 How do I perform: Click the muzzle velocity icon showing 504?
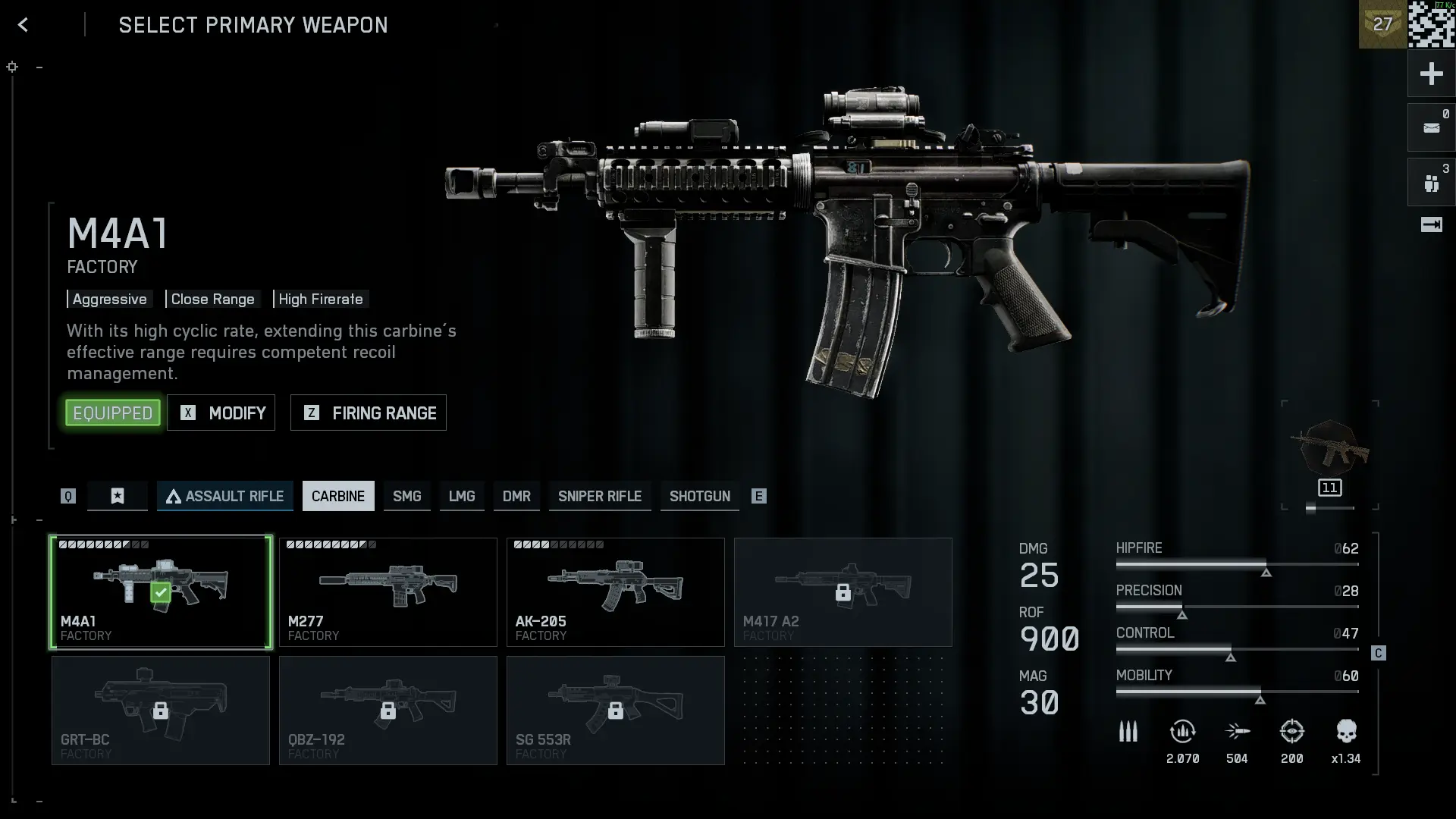[1238, 732]
